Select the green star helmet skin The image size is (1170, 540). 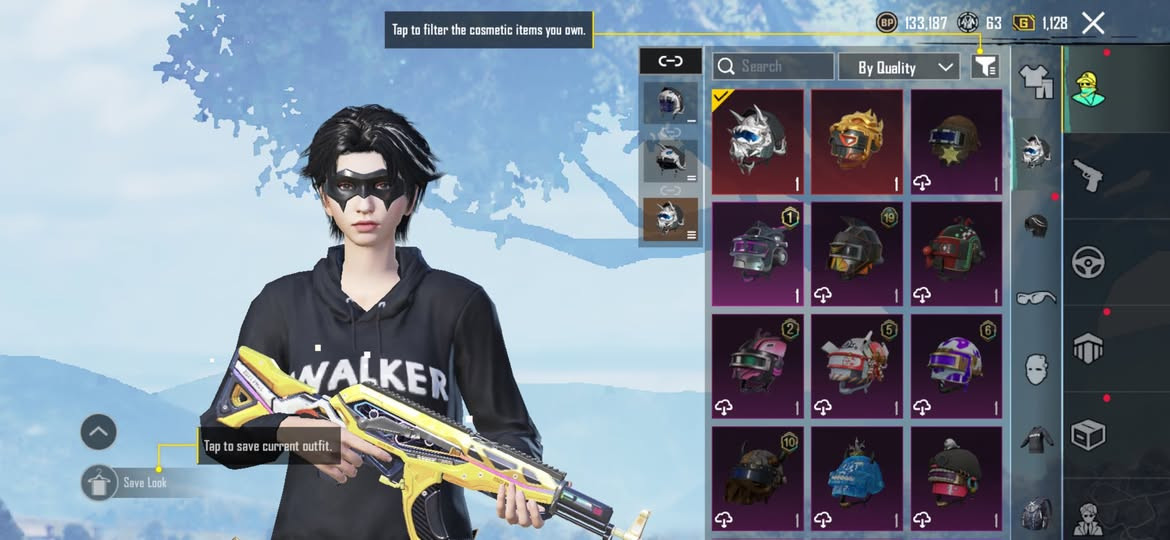tap(956, 141)
